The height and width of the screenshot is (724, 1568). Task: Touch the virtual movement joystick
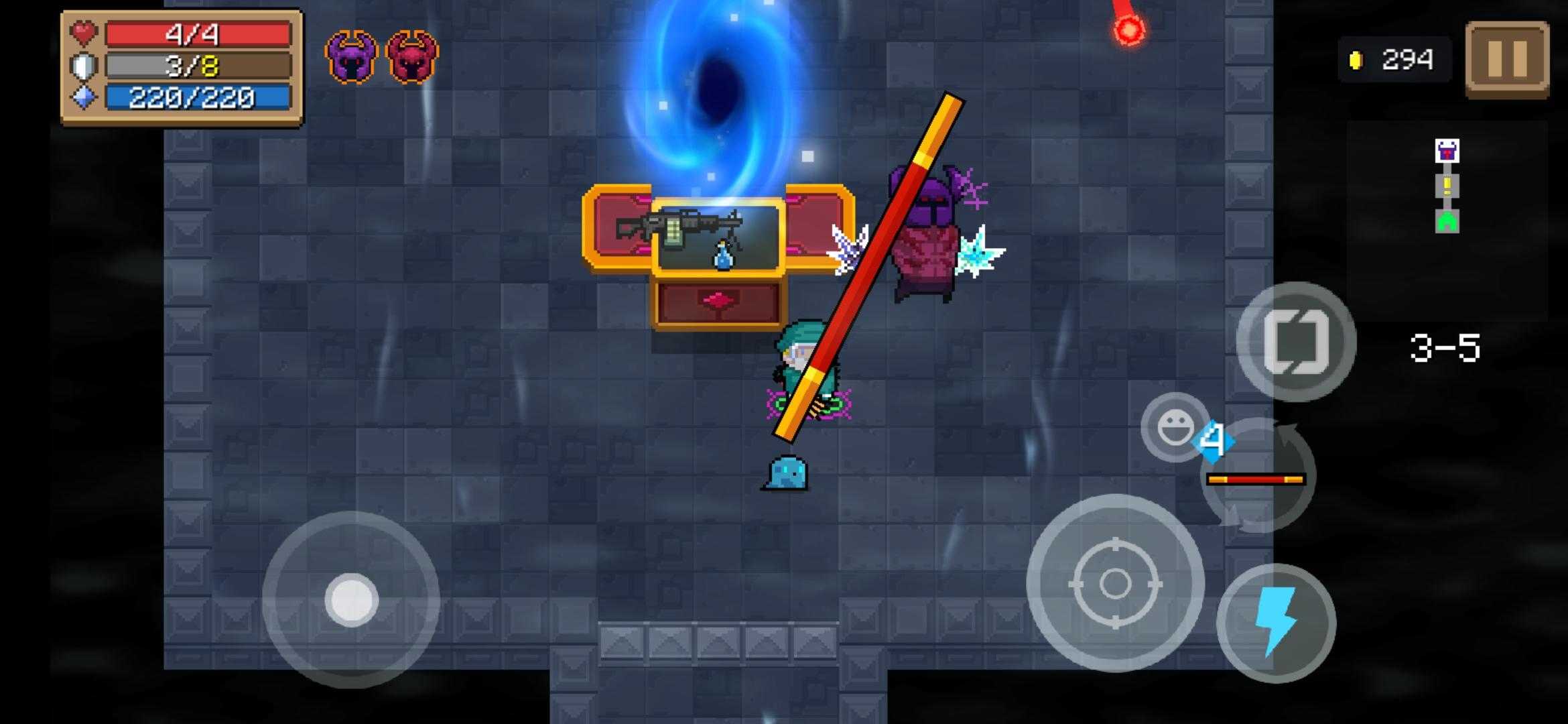coord(351,599)
